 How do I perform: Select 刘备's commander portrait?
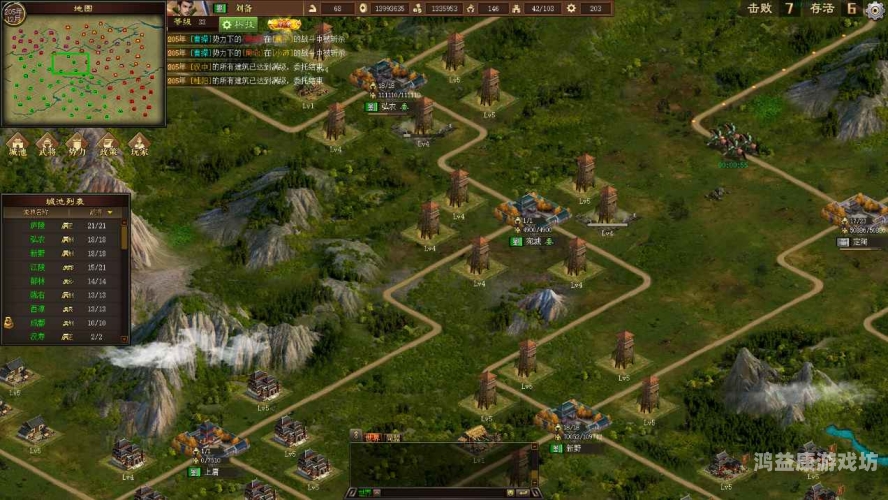tap(181, 8)
